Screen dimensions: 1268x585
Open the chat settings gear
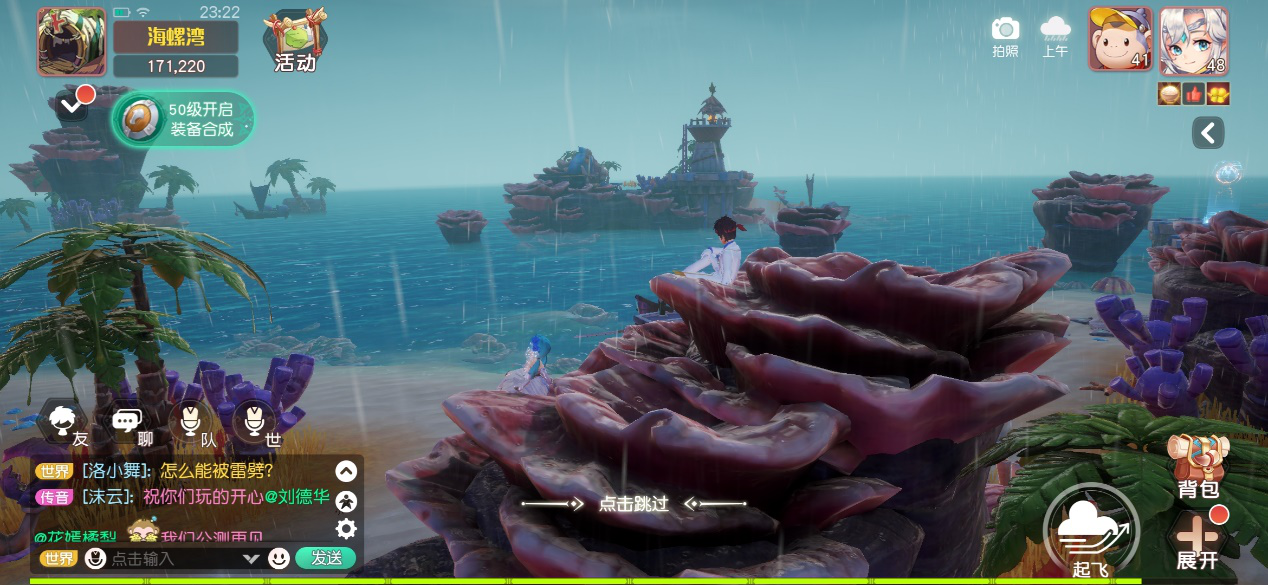pyautogui.click(x=346, y=529)
